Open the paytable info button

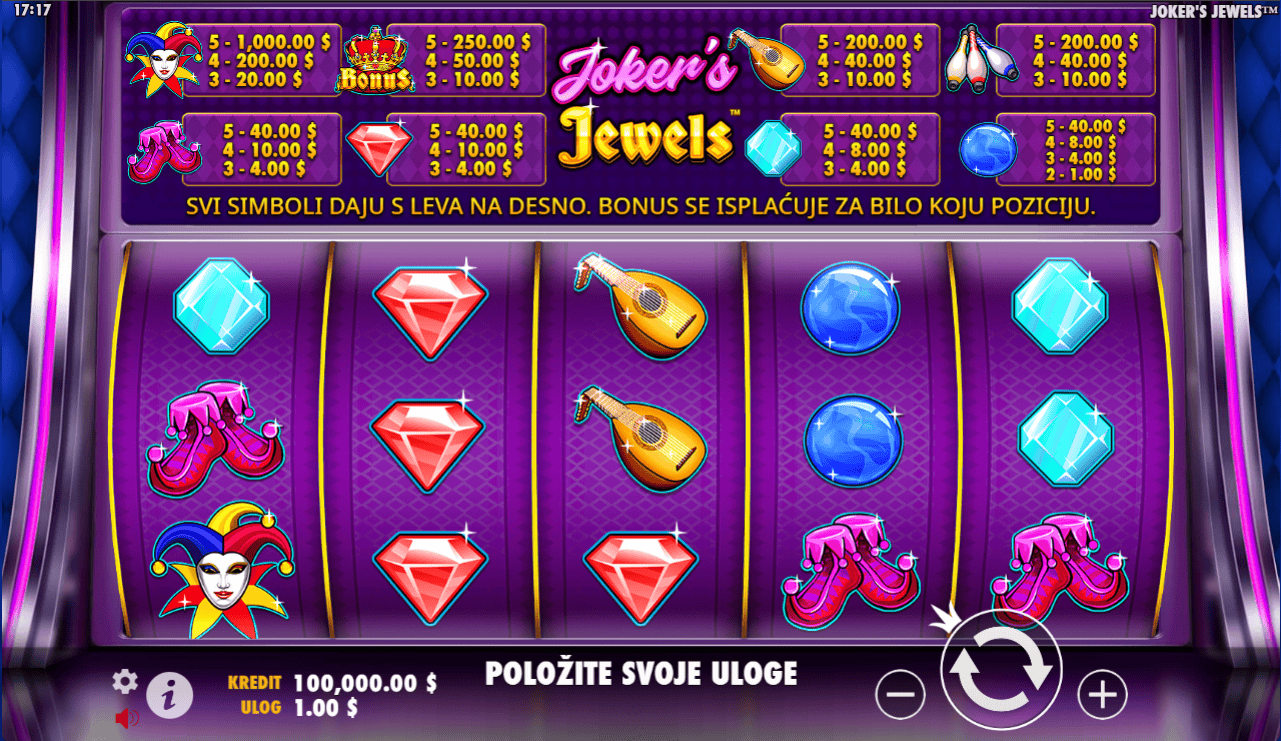(168, 695)
